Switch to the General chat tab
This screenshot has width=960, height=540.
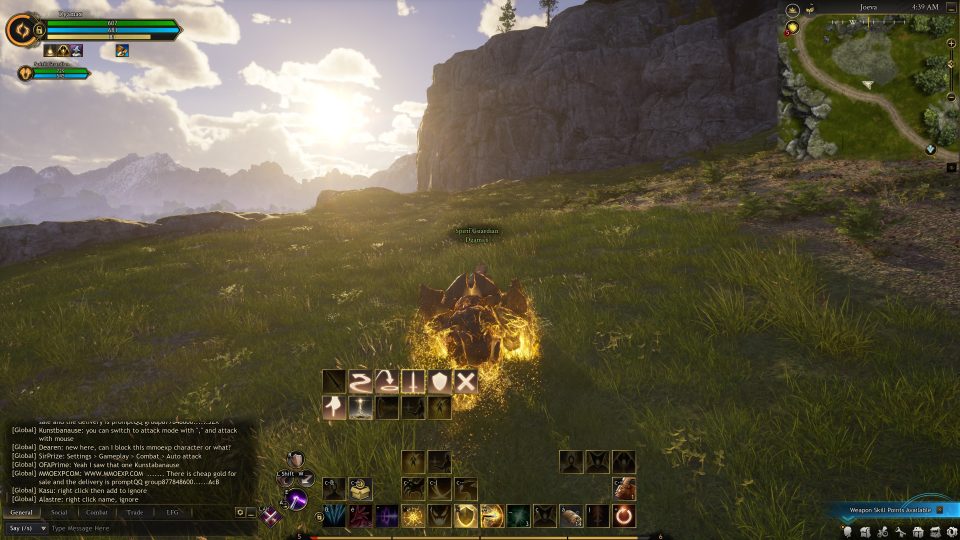21,512
